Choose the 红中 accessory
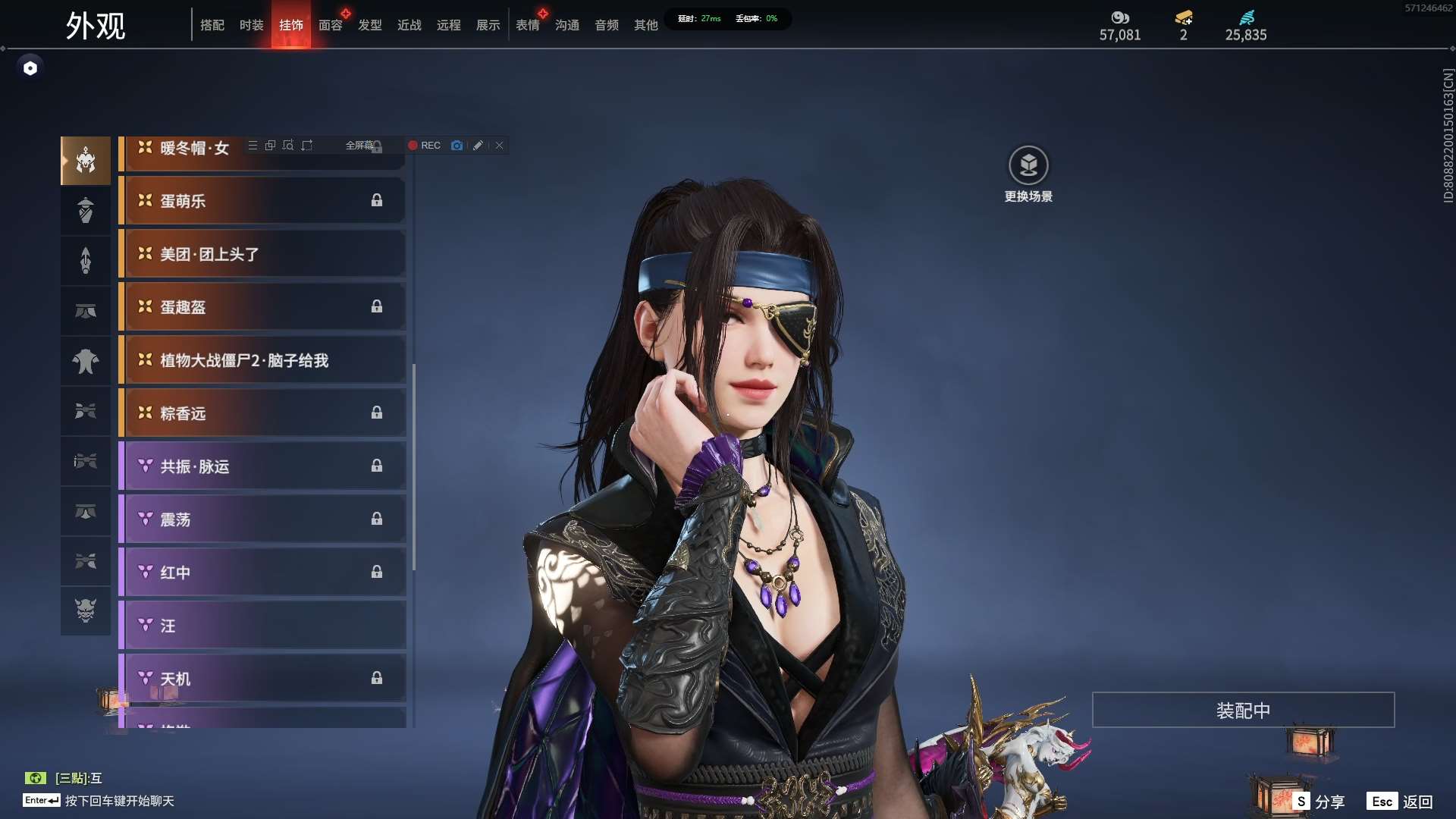Image resolution: width=1456 pixels, height=819 pixels. pyautogui.click(x=262, y=573)
